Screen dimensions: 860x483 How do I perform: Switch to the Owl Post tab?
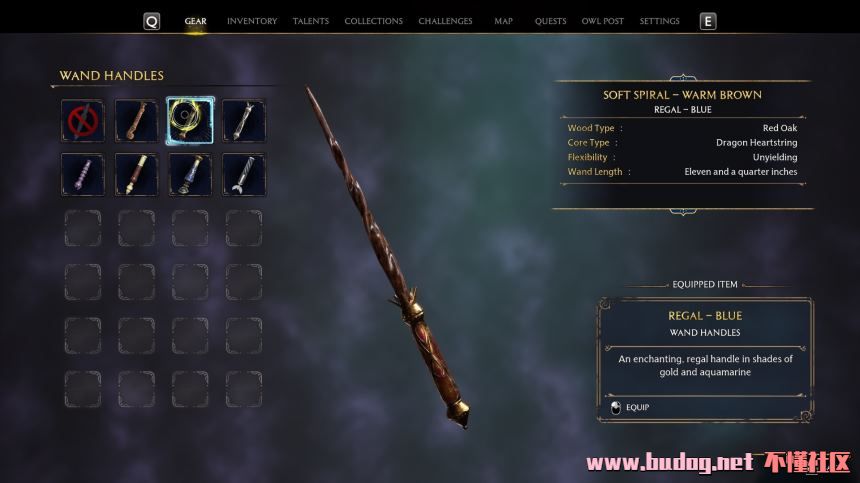pos(602,21)
